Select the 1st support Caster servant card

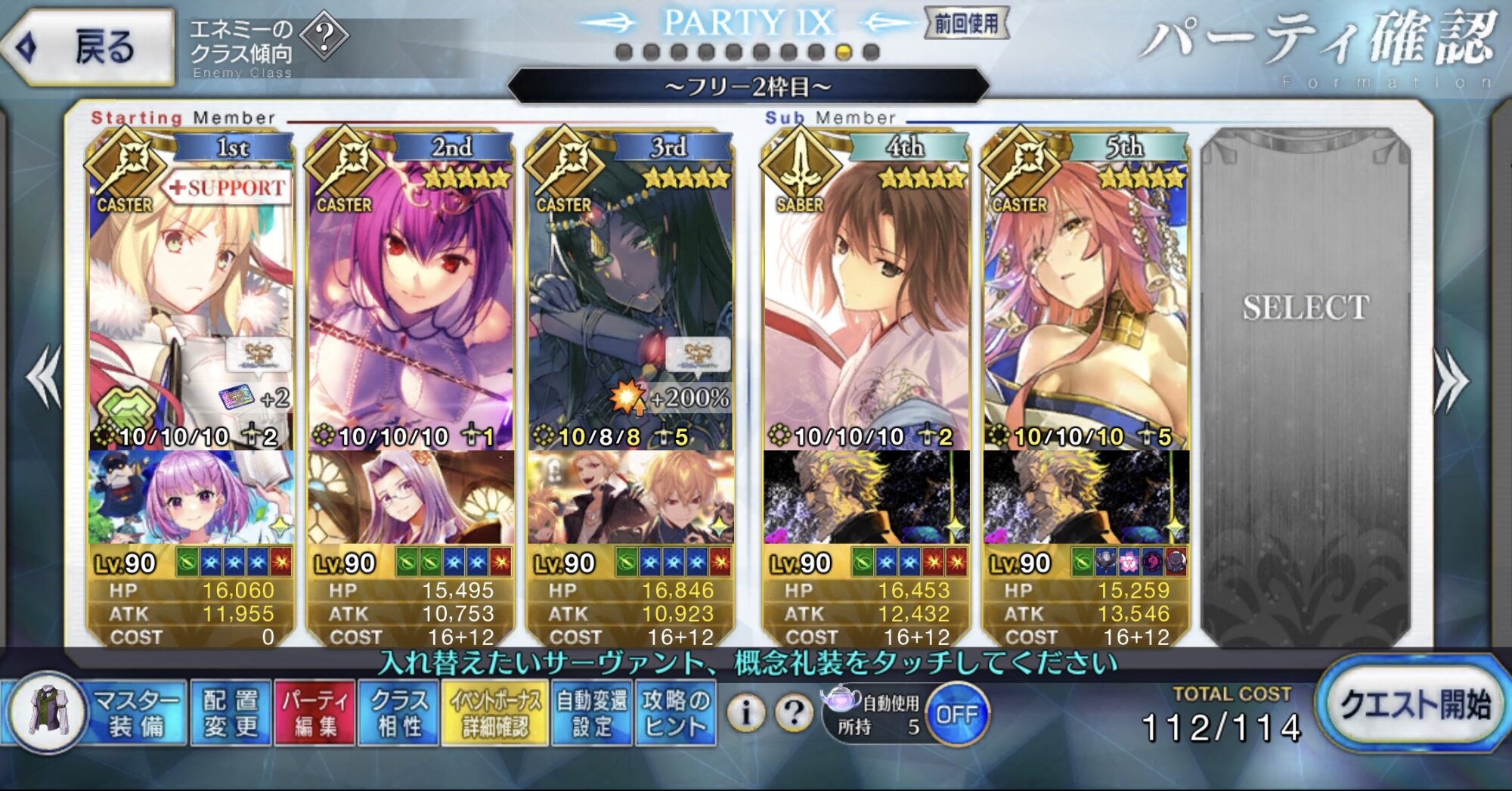tap(191, 302)
